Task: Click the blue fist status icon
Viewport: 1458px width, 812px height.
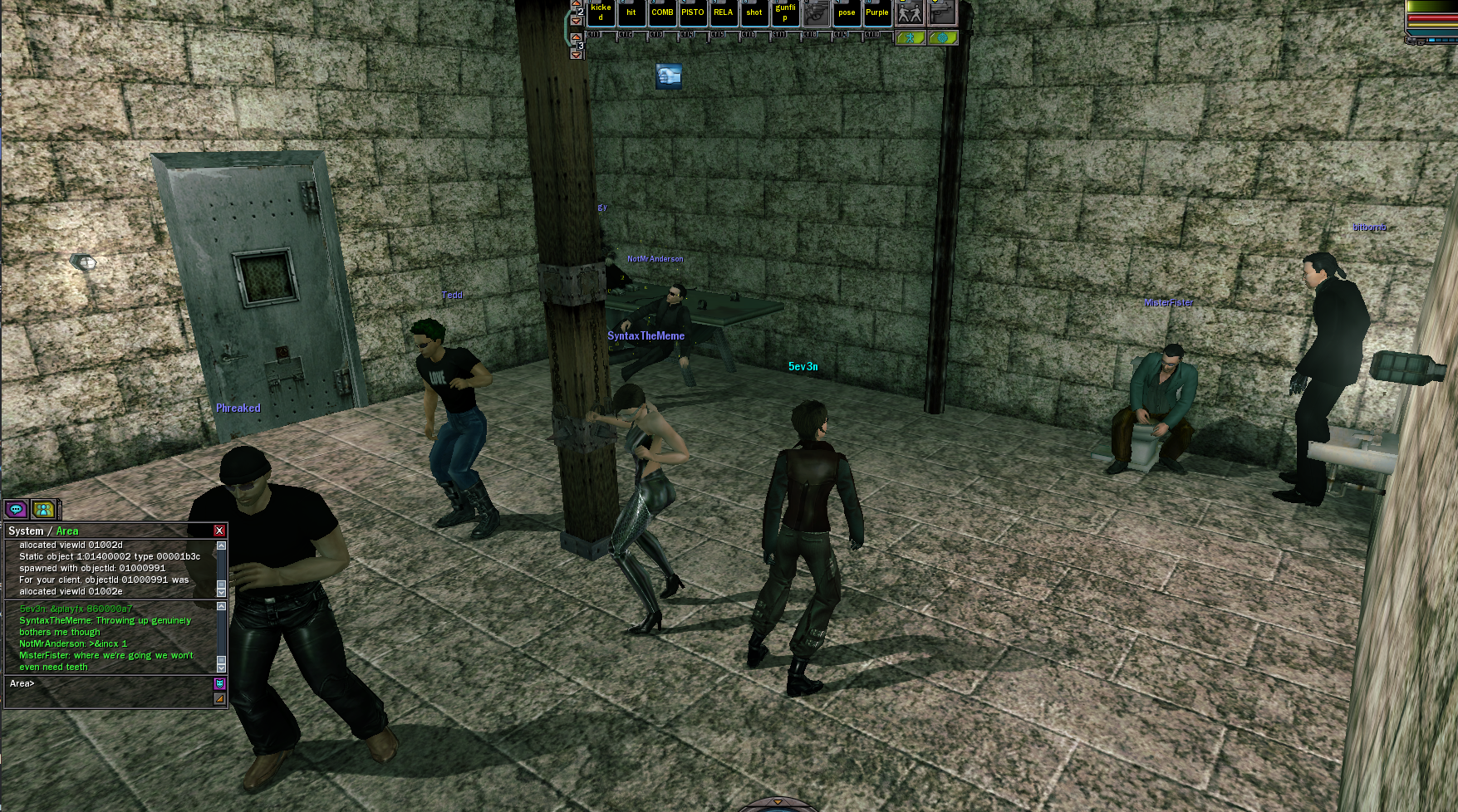Action: tap(669, 76)
